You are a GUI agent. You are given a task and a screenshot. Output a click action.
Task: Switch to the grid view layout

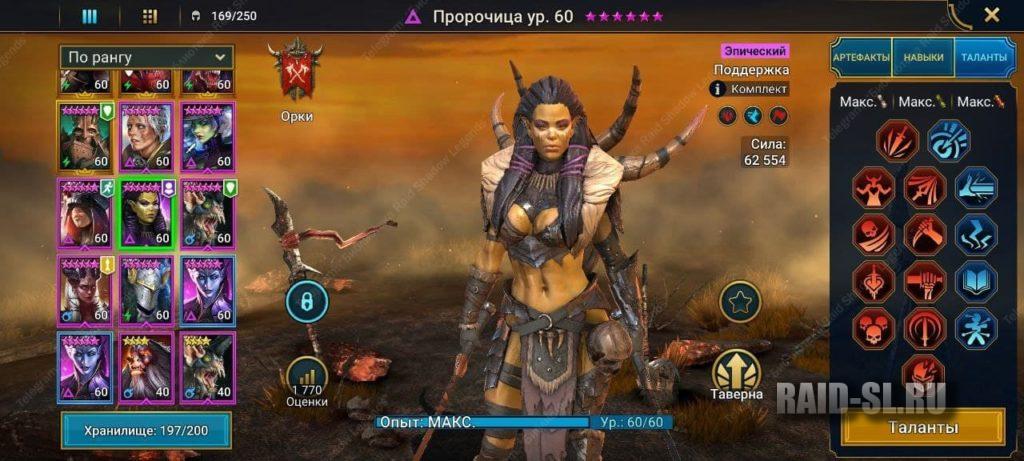coord(150,16)
